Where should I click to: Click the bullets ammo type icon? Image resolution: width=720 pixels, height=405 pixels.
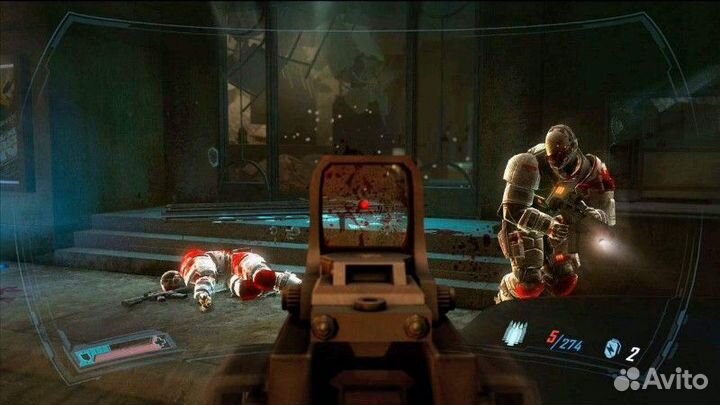pyautogui.click(x=514, y=334)
